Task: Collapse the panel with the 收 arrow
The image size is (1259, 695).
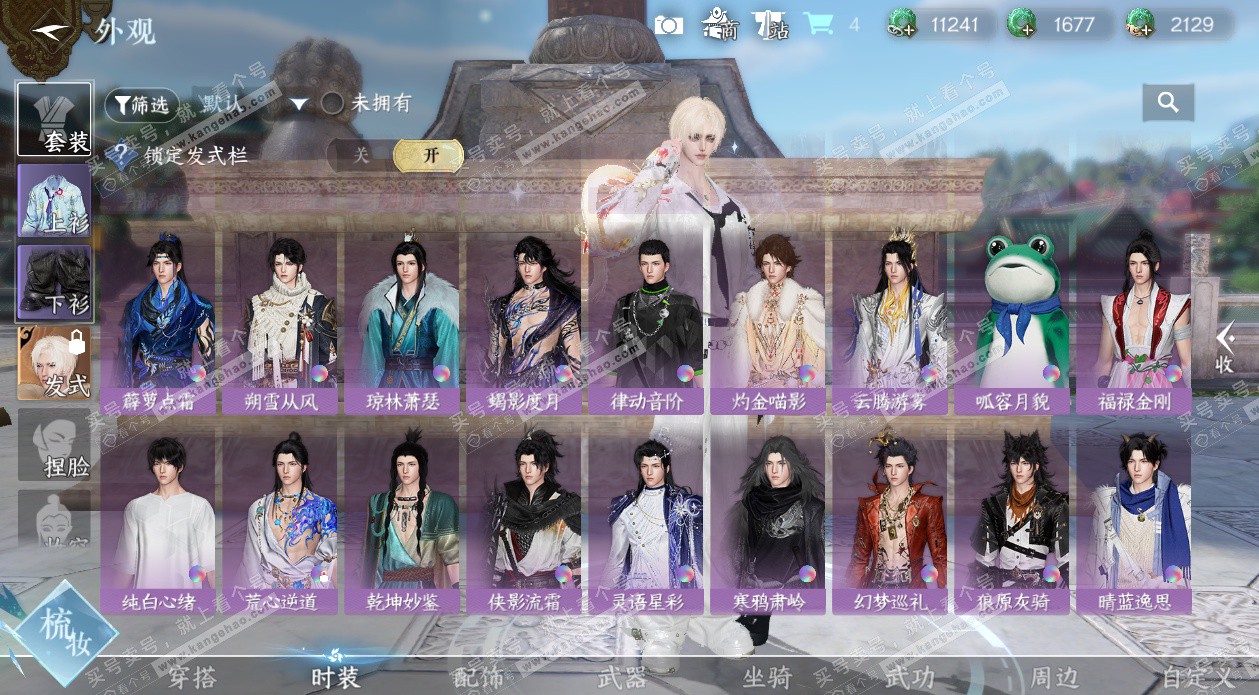Action: 1224,348
